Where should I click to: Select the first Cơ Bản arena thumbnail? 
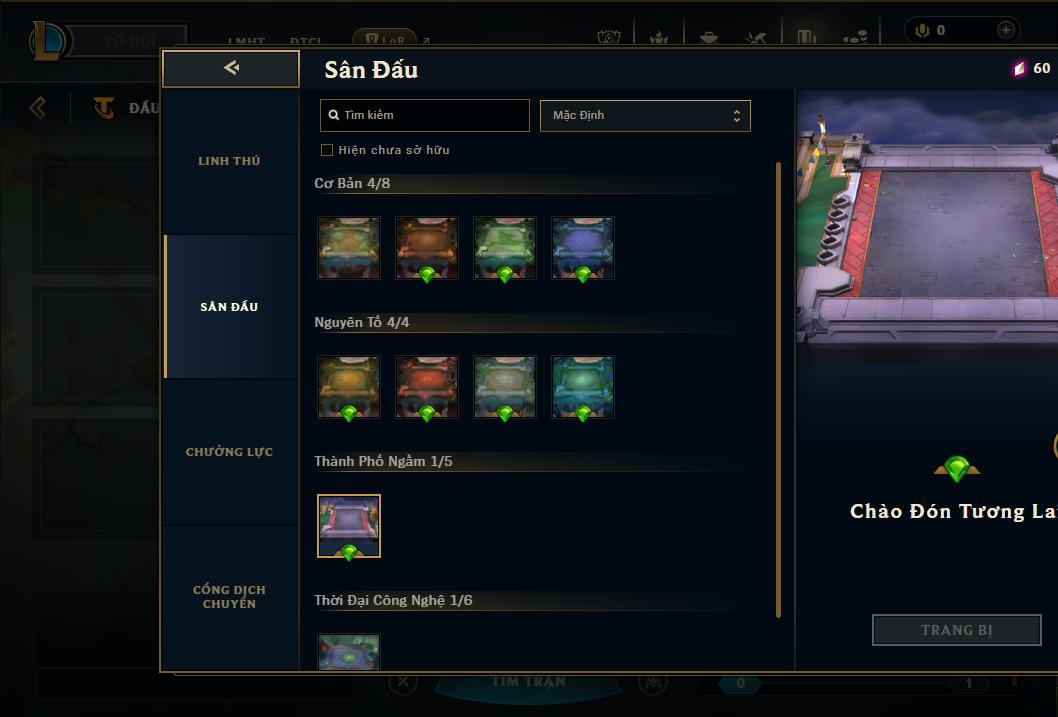click(349, 248)
